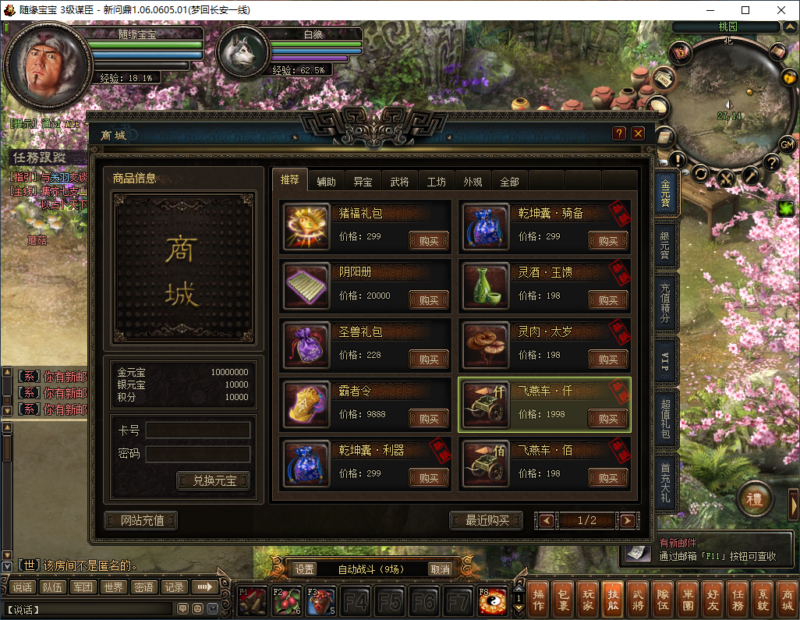800x620 pixels.
Task: Purchase the 阴阳册 for 20000
Action: [429, 299]
